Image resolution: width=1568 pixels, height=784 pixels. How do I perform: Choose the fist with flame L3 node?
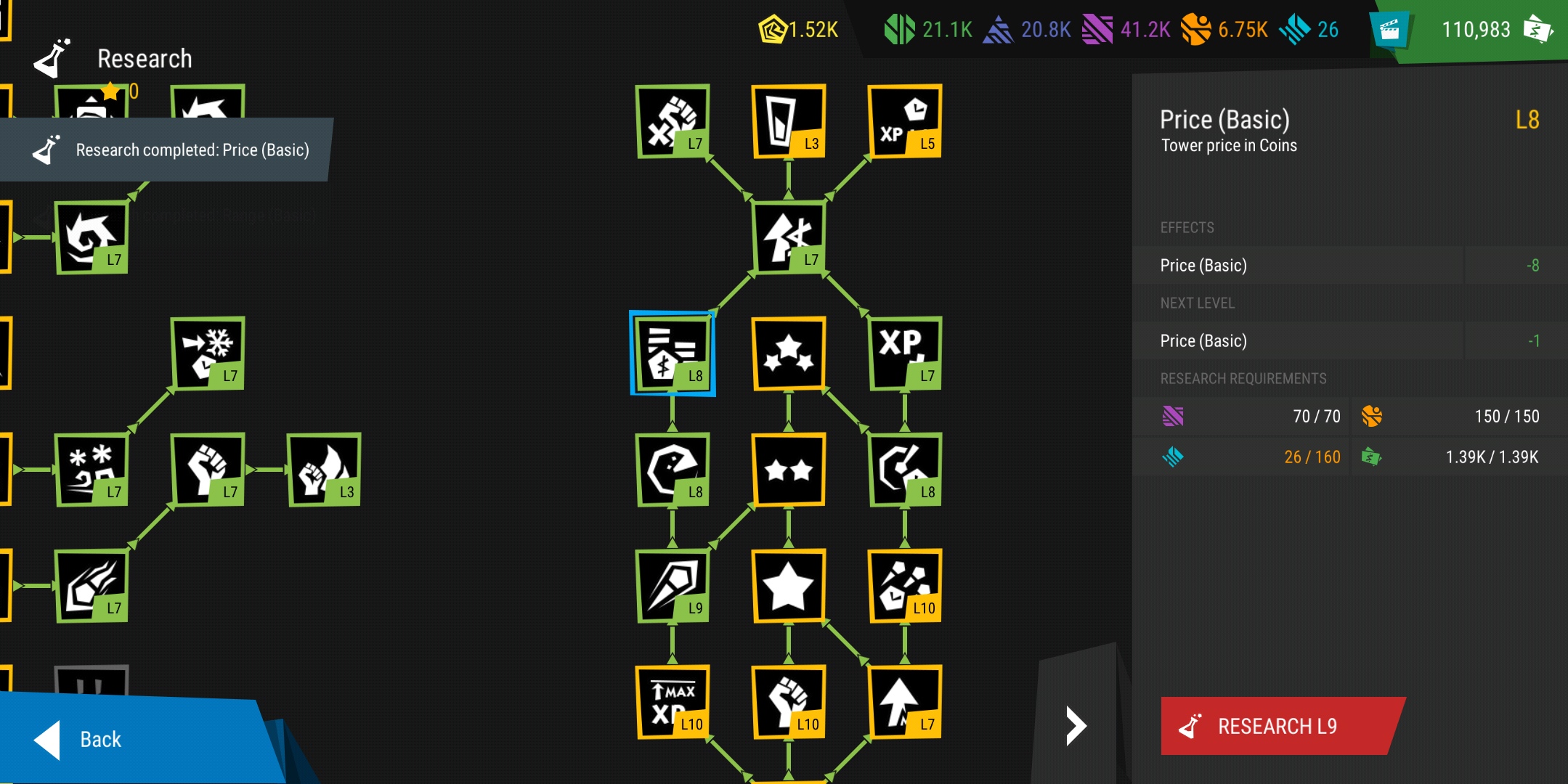pyautogui.click(x=324, y=470)
